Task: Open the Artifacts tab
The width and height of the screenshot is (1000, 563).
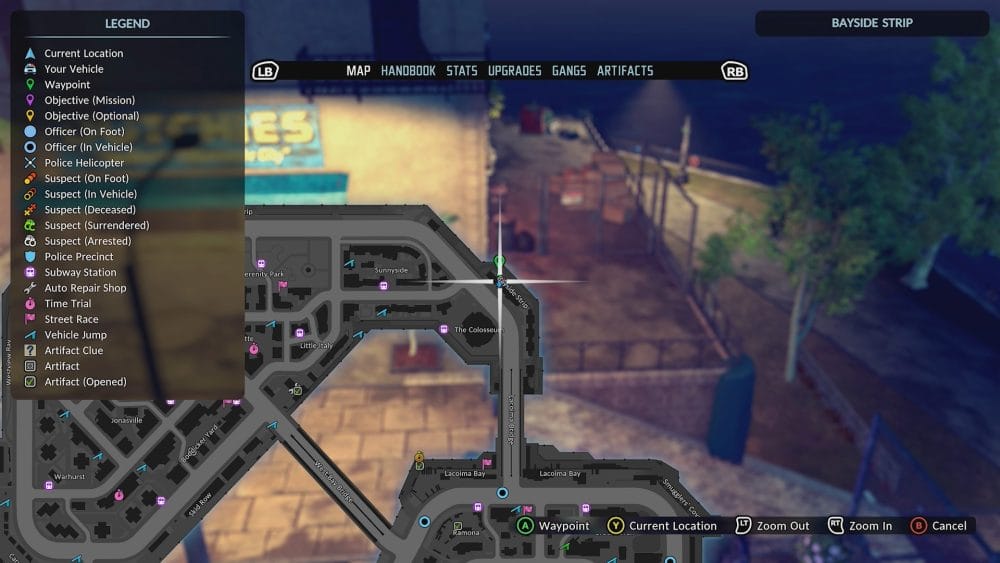Action: click(x=625, y=71)
